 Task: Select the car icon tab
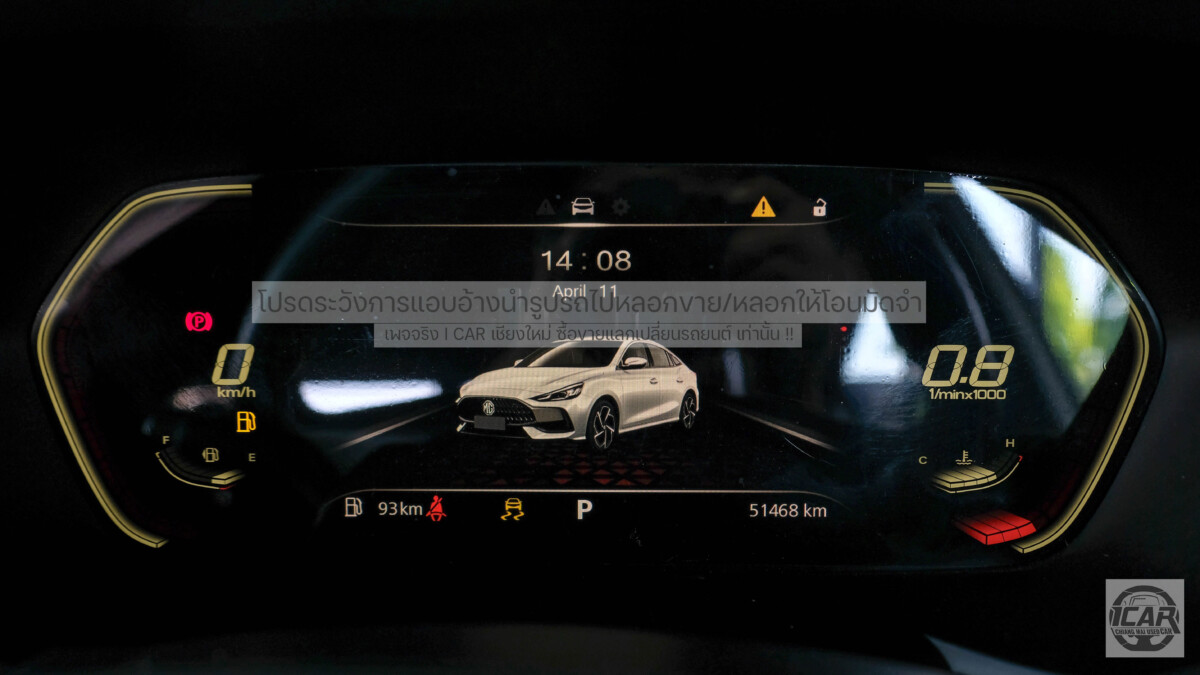[x=582, y=207]
